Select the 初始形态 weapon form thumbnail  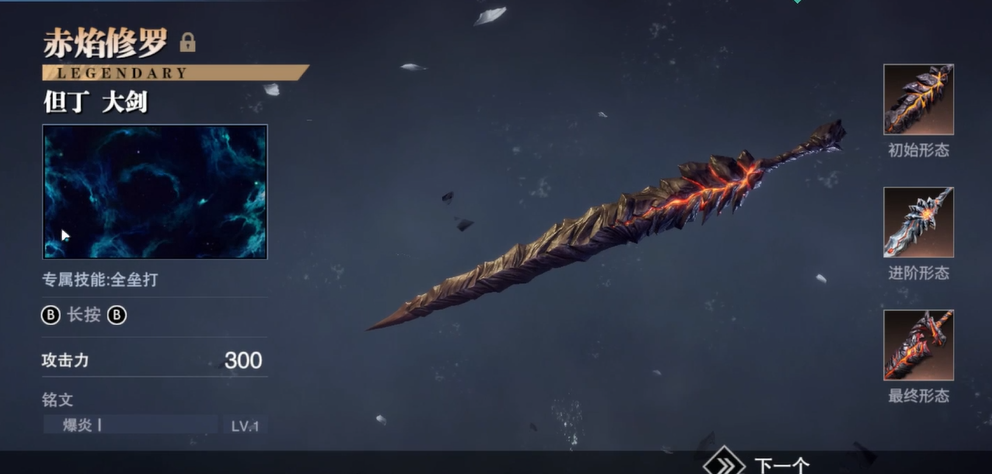pyautogui.click(x=918, y=99)
